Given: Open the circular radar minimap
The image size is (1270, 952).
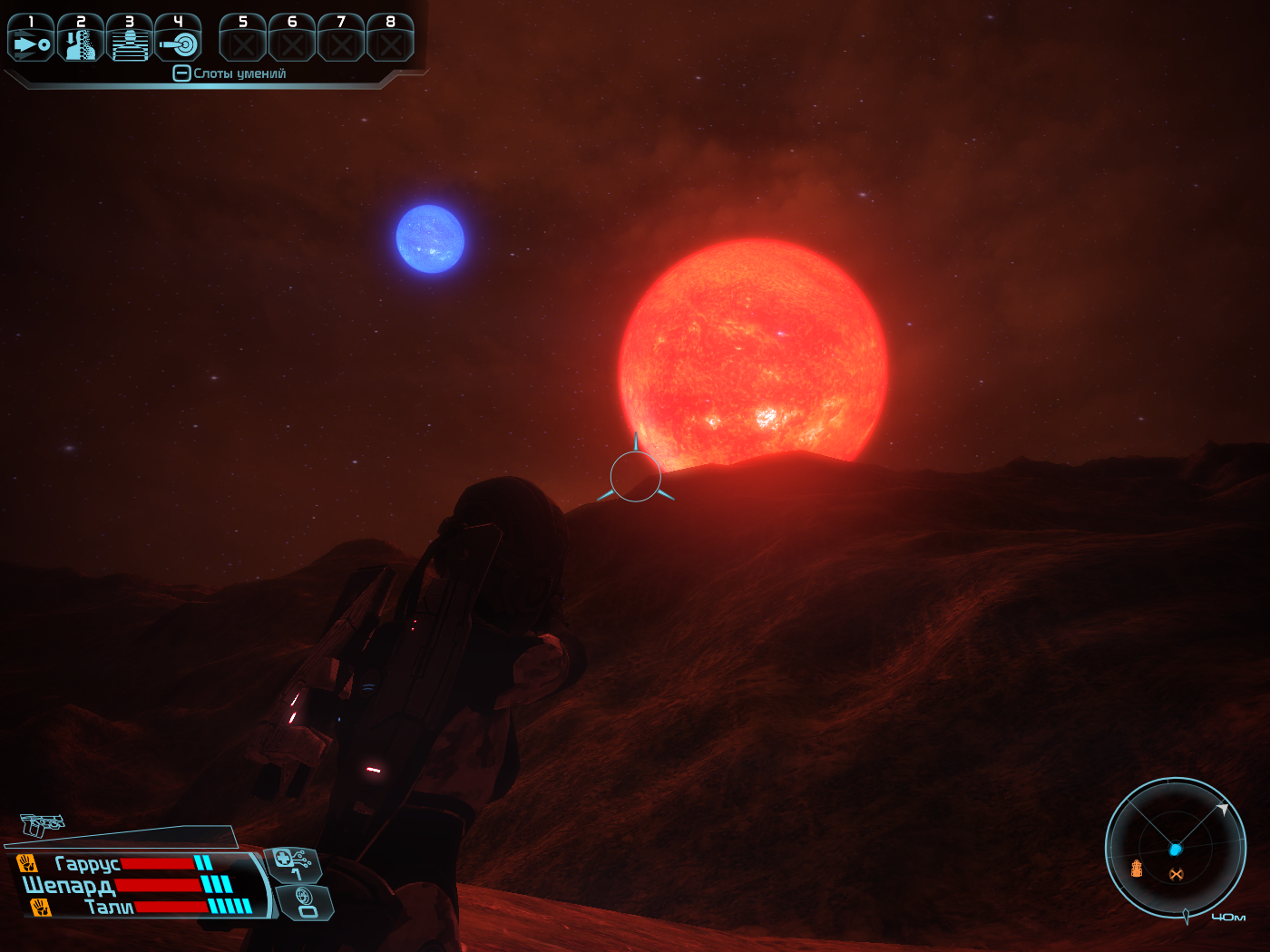Looking at the screenshot, I should 1175,848.
